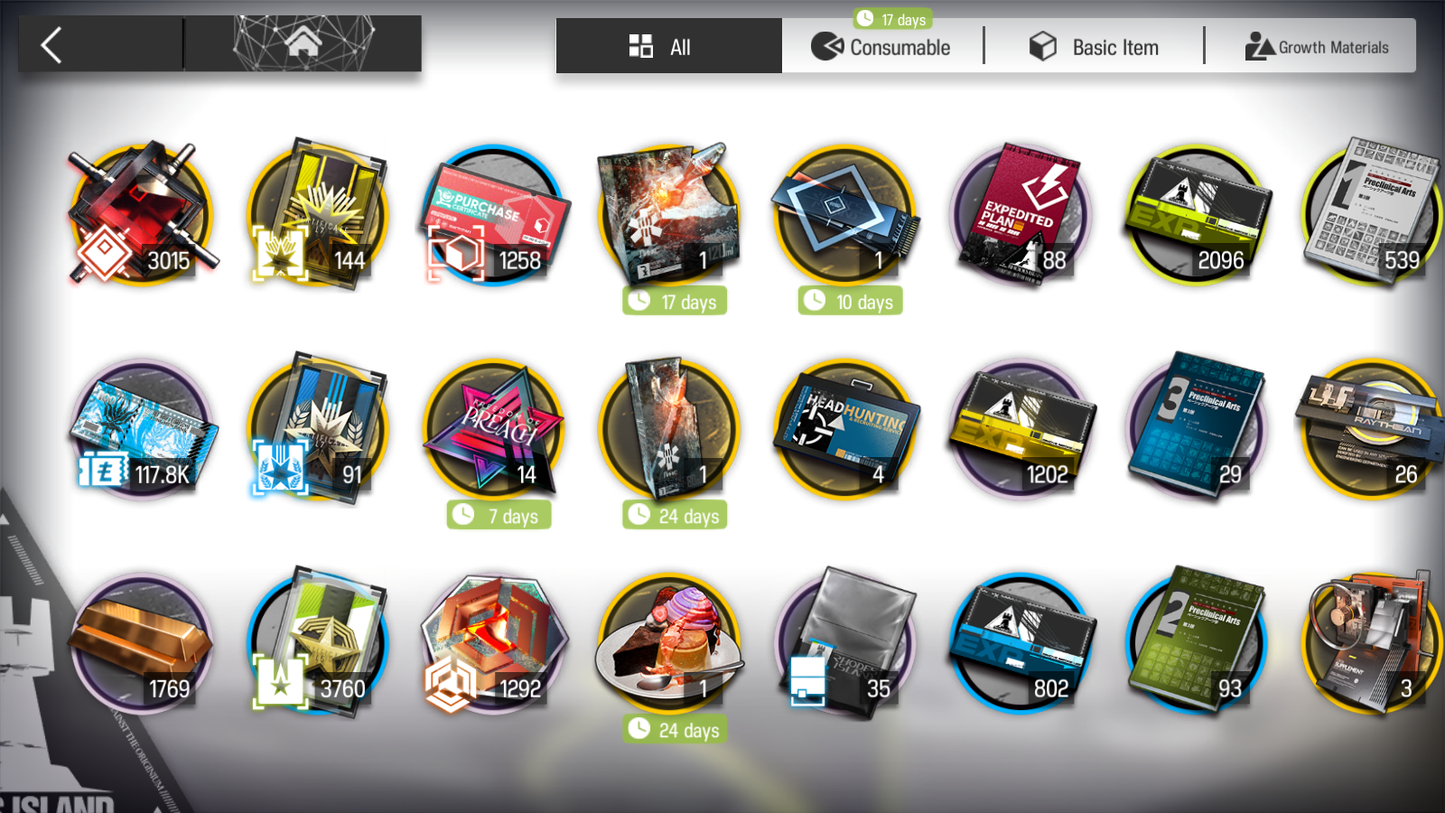Go back with the arrow button
1445x813 pixels.
(x=52, y=45)
